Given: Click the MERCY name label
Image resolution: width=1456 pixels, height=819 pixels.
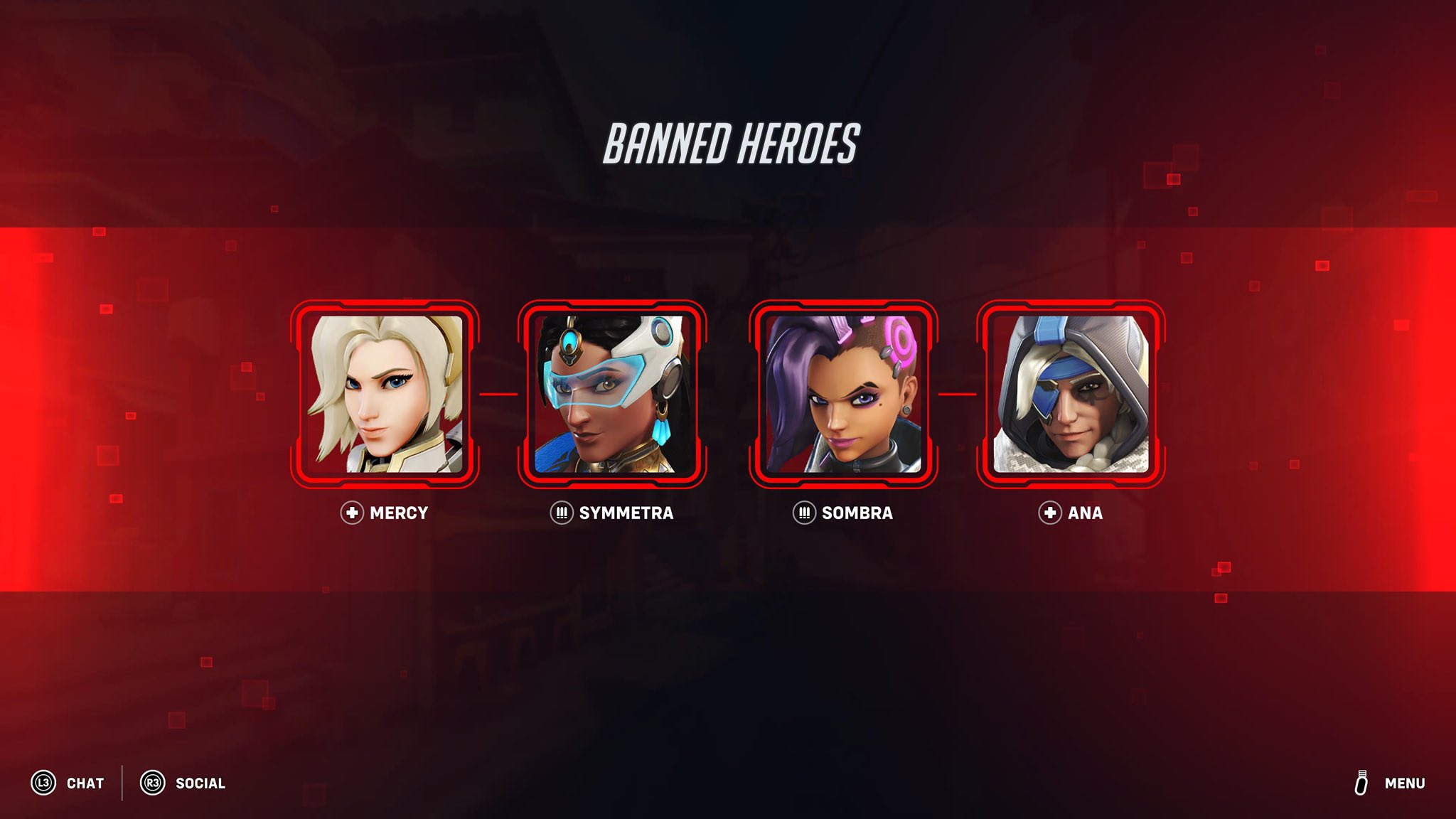Looking at the screenshot, I should (x=398, y=513).
